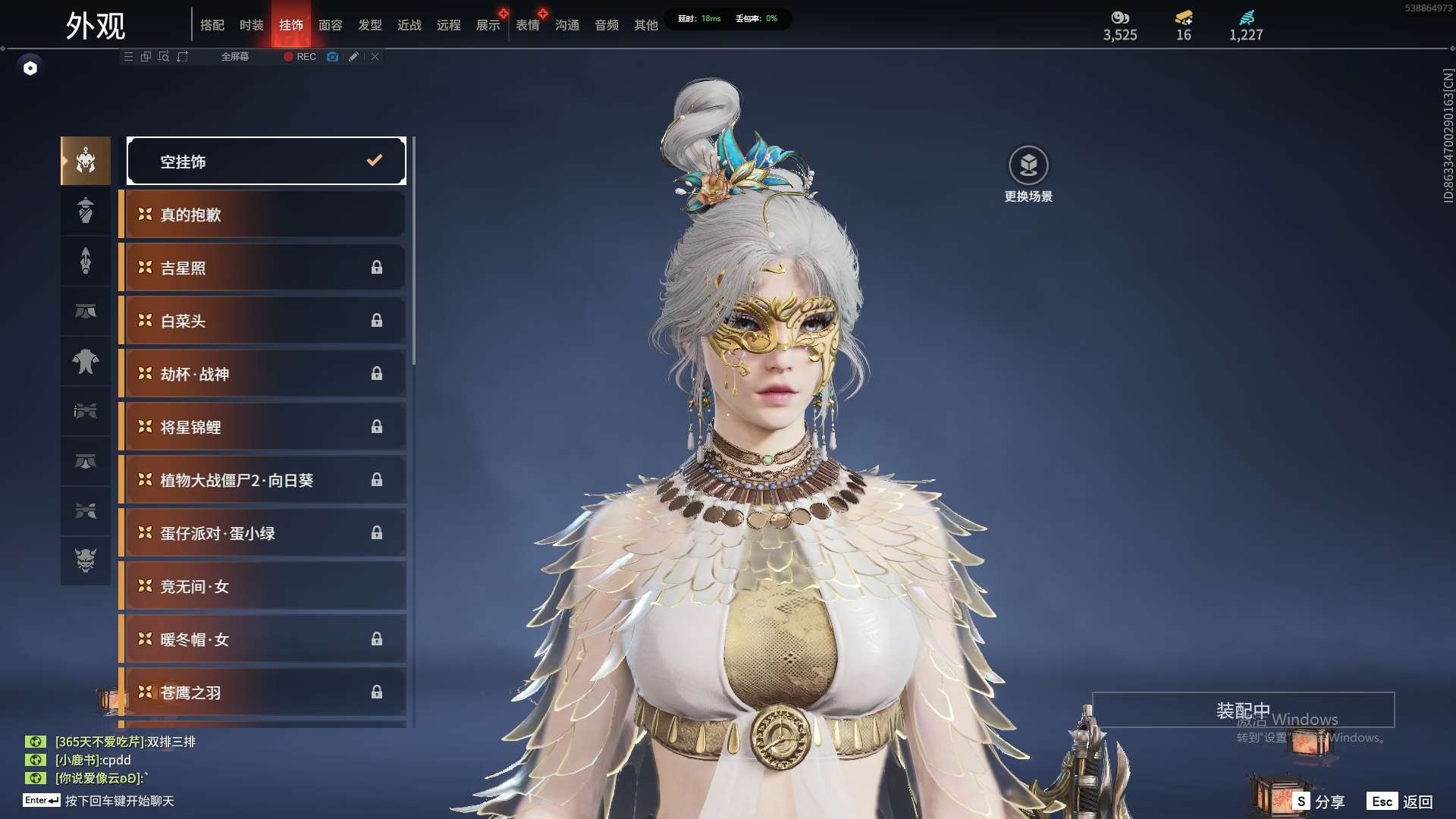Select the 白菜头 accessory
The image size is (1456, 819).
[264, 321]
